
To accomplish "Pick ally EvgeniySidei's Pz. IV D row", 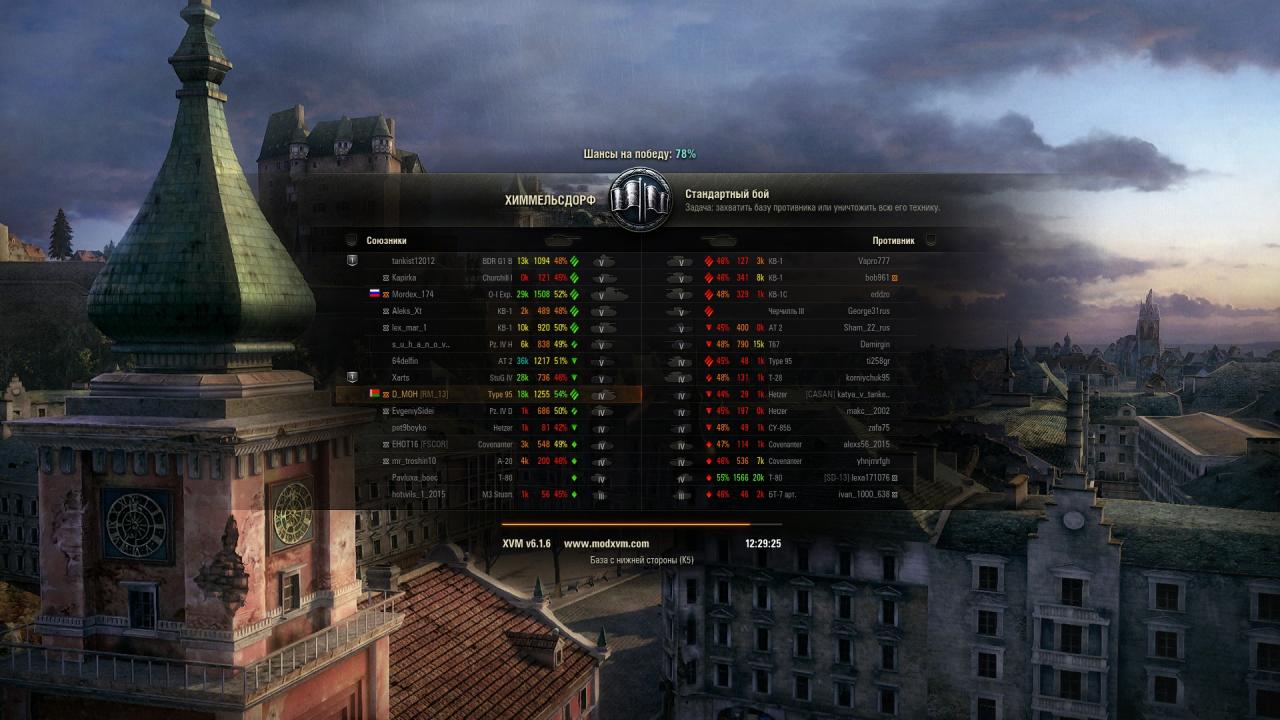I will click(x=413, y=411).
